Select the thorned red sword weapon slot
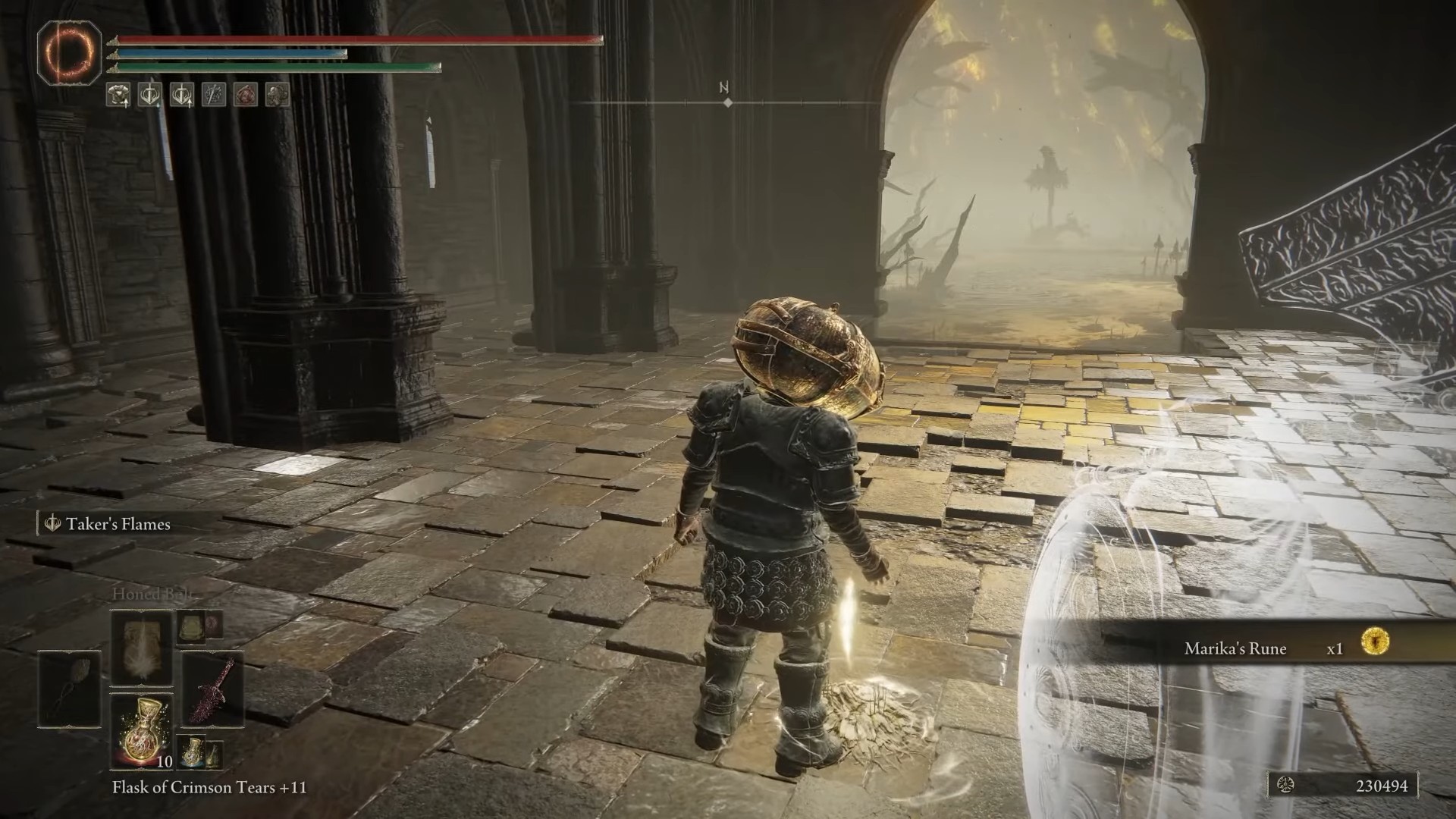The width and height of the screenshot is (1456, 819). click(x=212, y=689)
